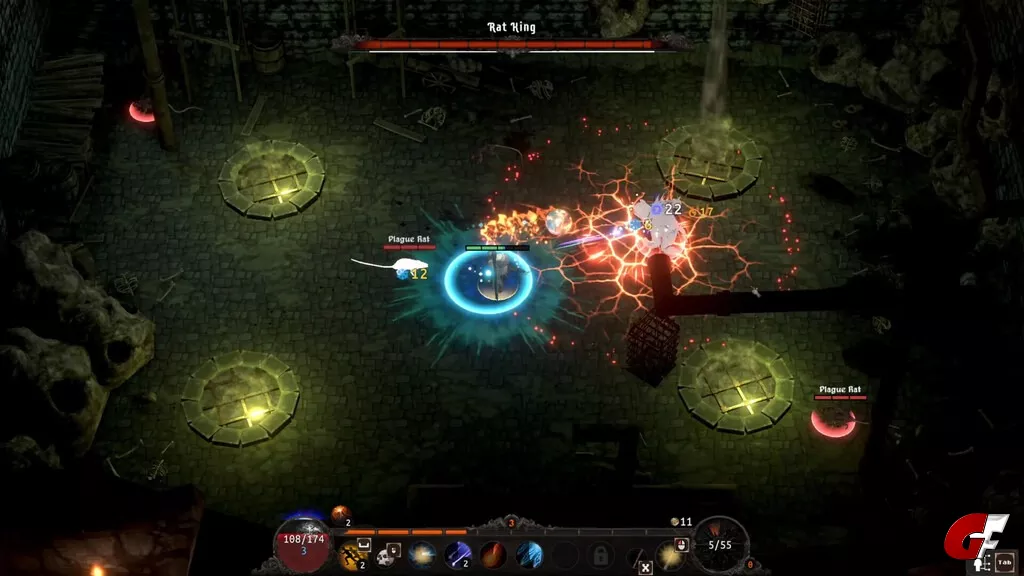1024x576 pixels.
Task: Activate the fiery red slash ability
Action: (x=493, y=554)
